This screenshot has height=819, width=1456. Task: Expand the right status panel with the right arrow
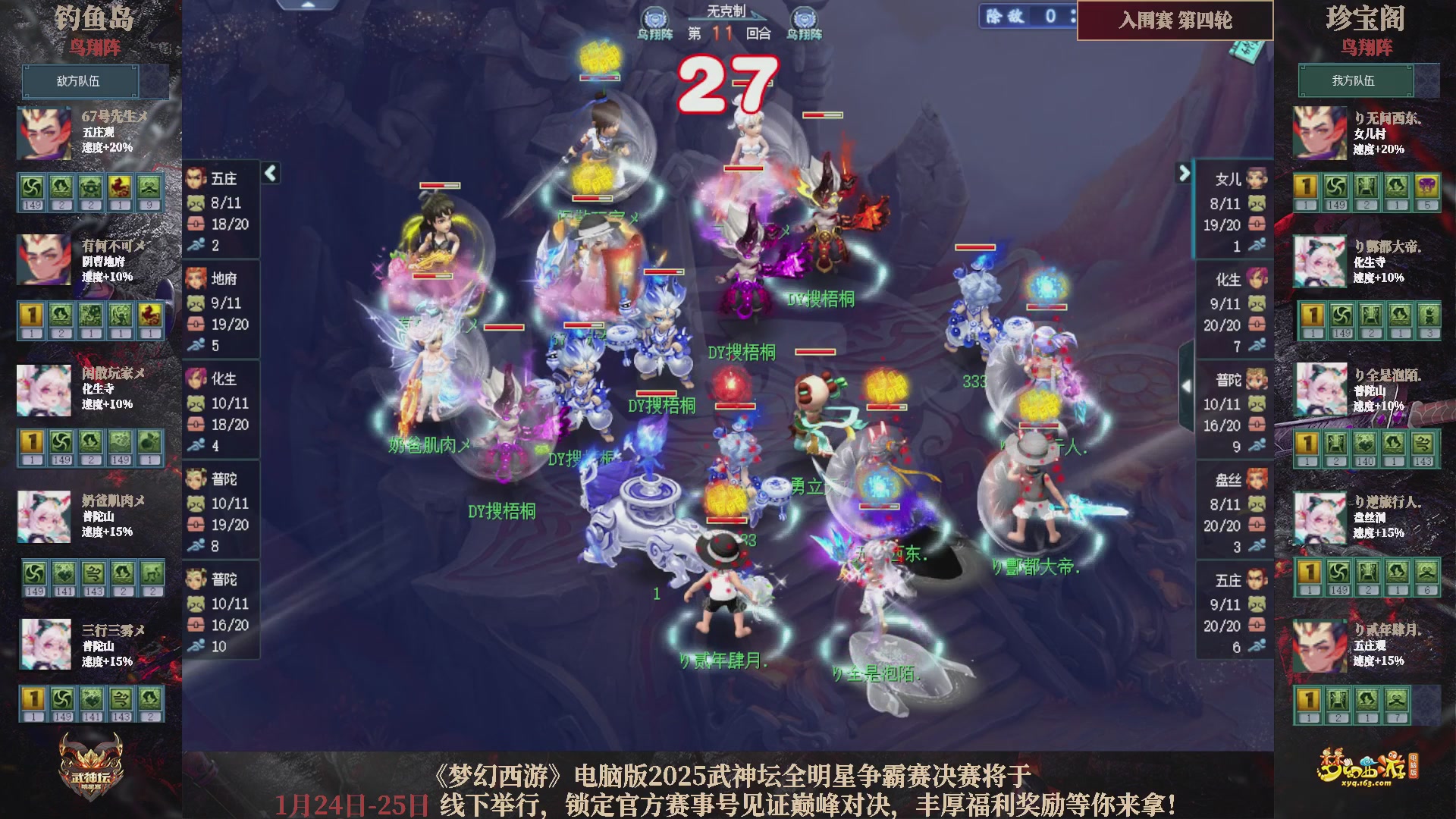point(1183,173)
